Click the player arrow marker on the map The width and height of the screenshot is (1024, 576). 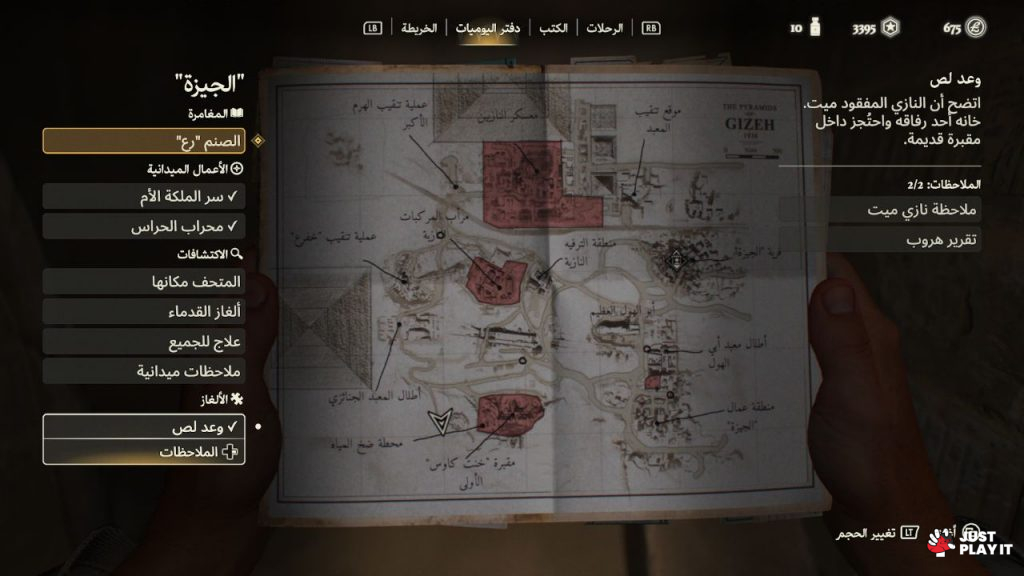click(x=437, y=422)
